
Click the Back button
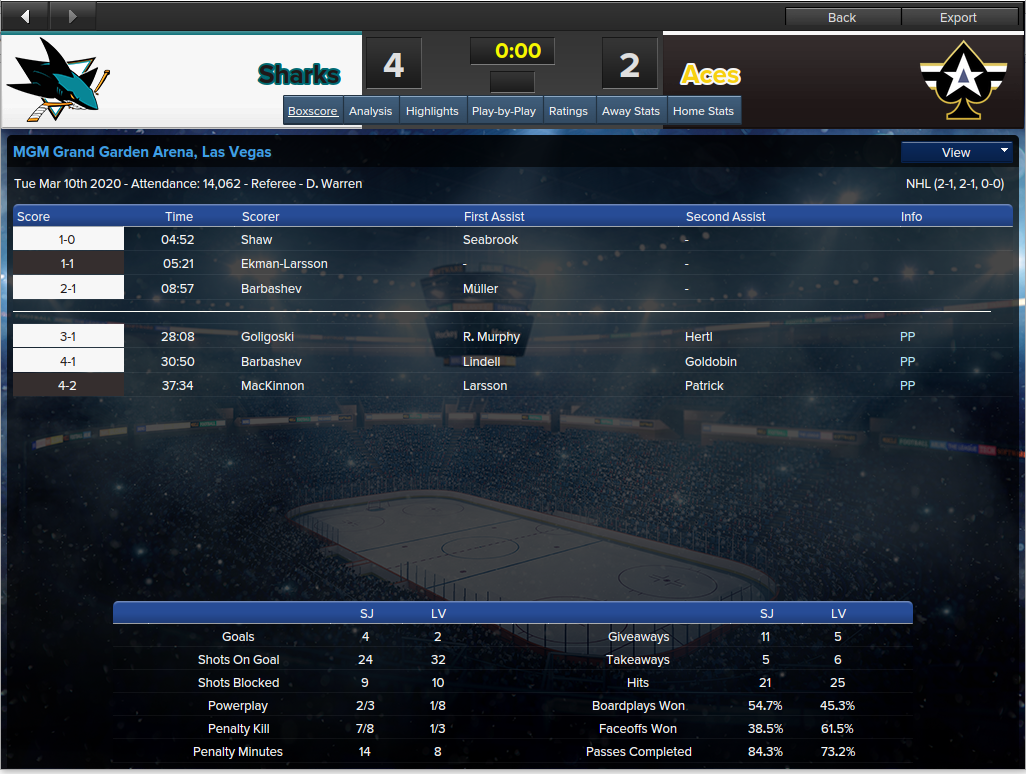842,17
